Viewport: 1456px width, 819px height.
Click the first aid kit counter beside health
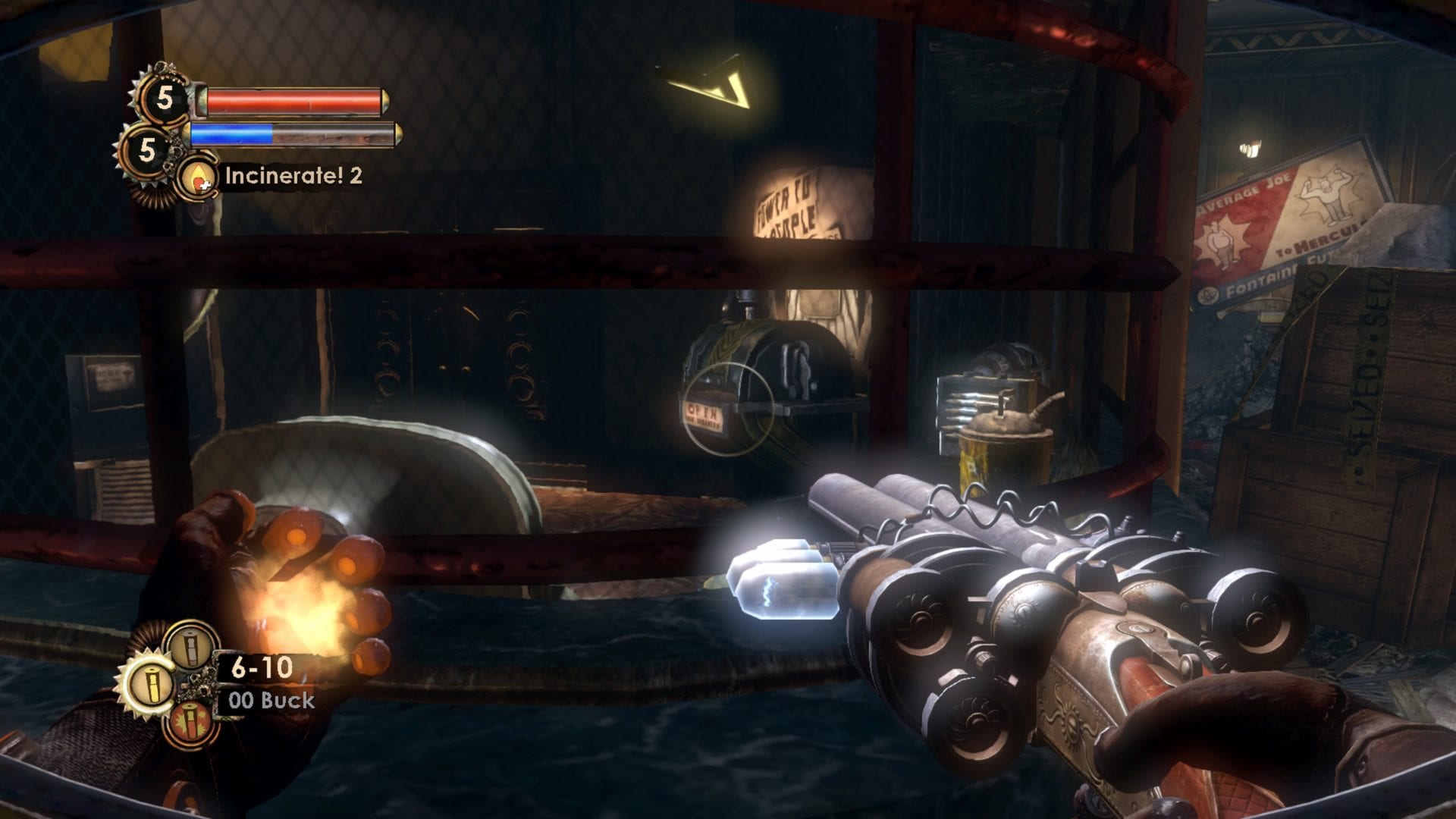click(164, 99)
